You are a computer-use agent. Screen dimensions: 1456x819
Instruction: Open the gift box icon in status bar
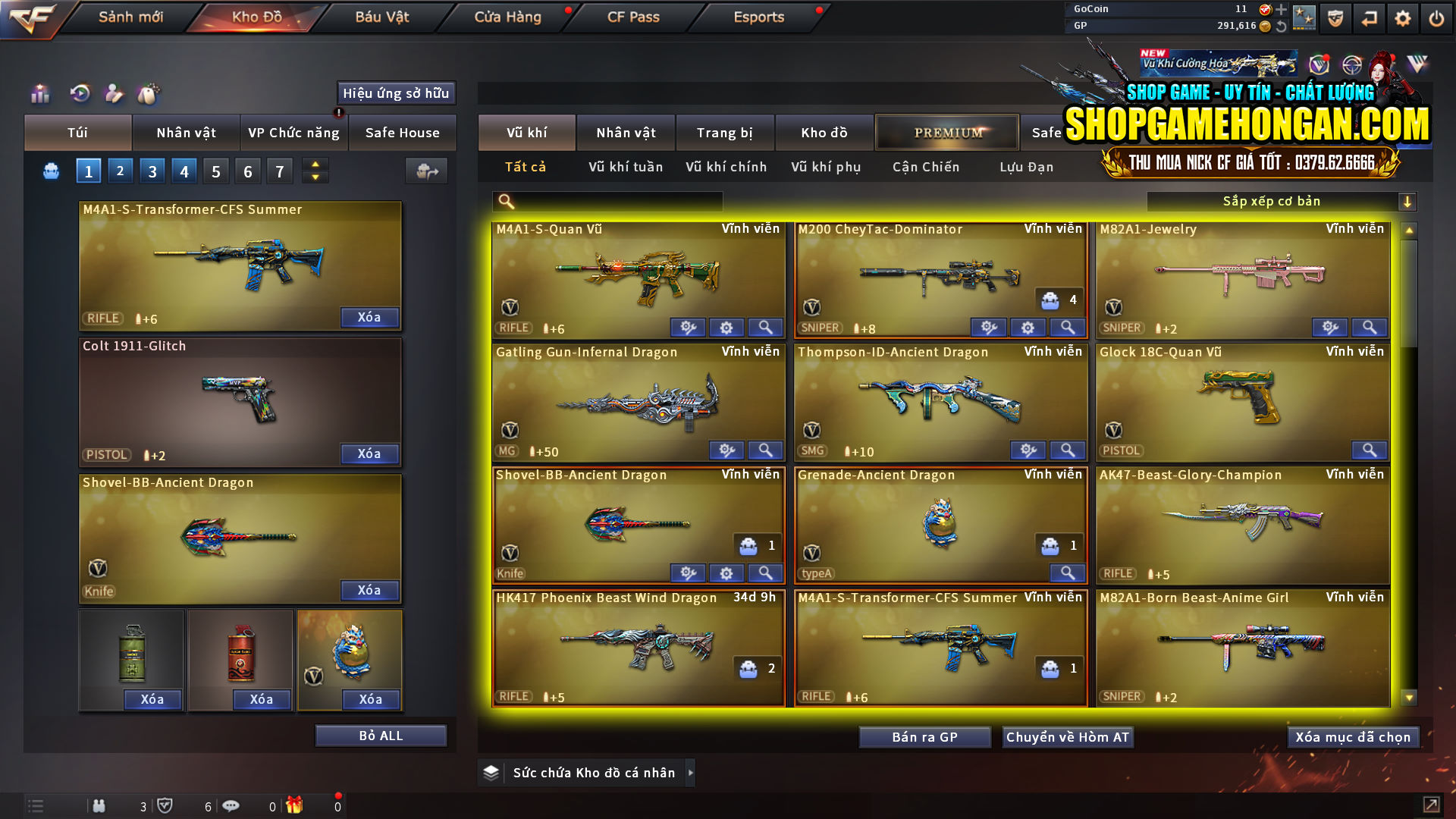296,807
